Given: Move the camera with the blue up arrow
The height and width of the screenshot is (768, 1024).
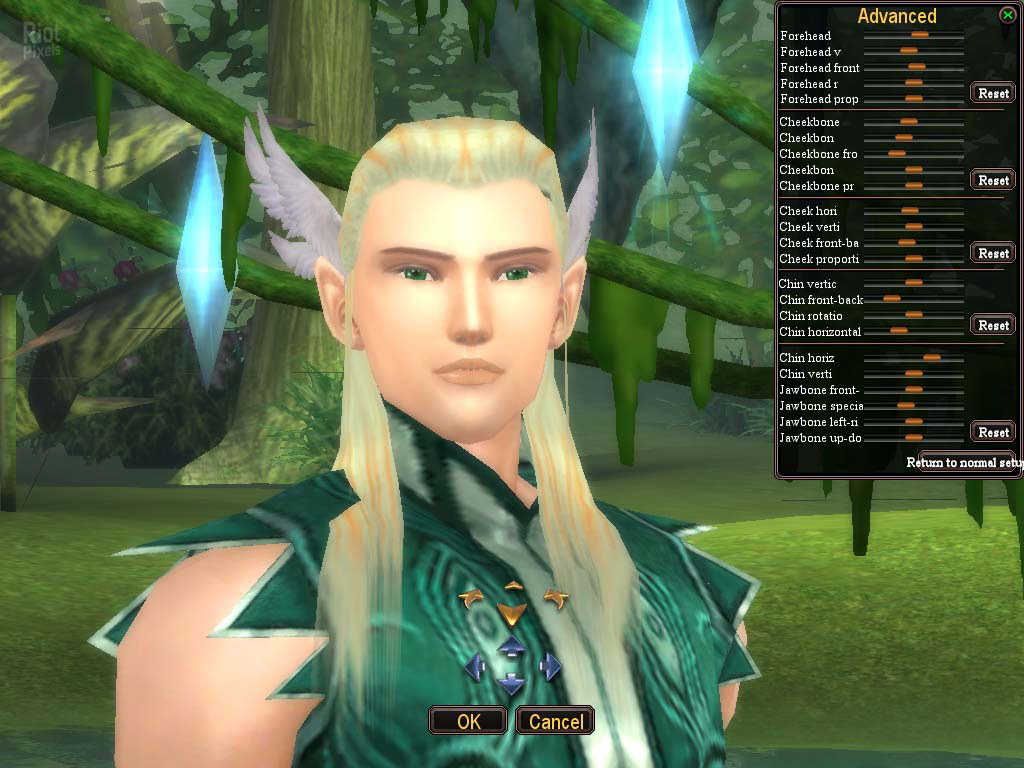Looking at the screenshot, I should pos(512,646).
